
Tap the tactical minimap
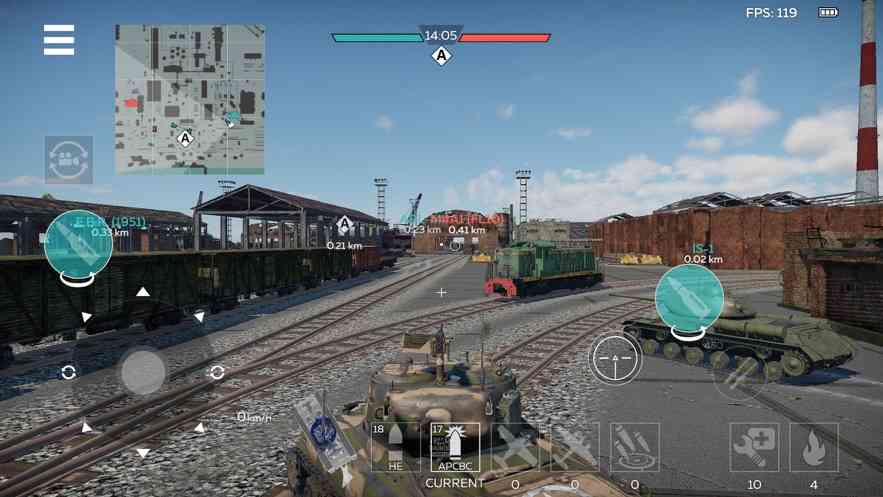pyautogui.click(x=190, y=99)
